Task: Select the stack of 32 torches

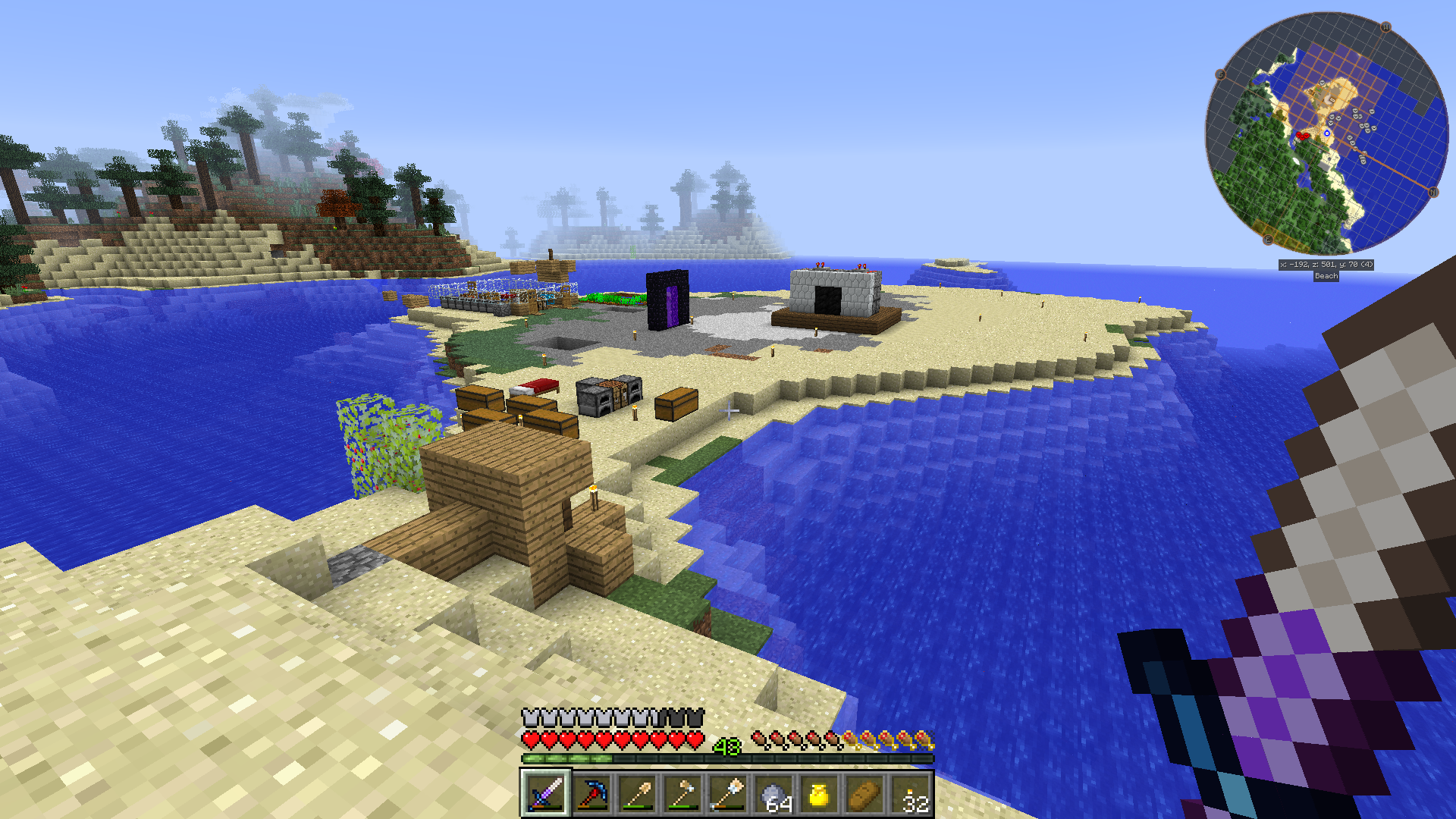Action: (911, 794)
